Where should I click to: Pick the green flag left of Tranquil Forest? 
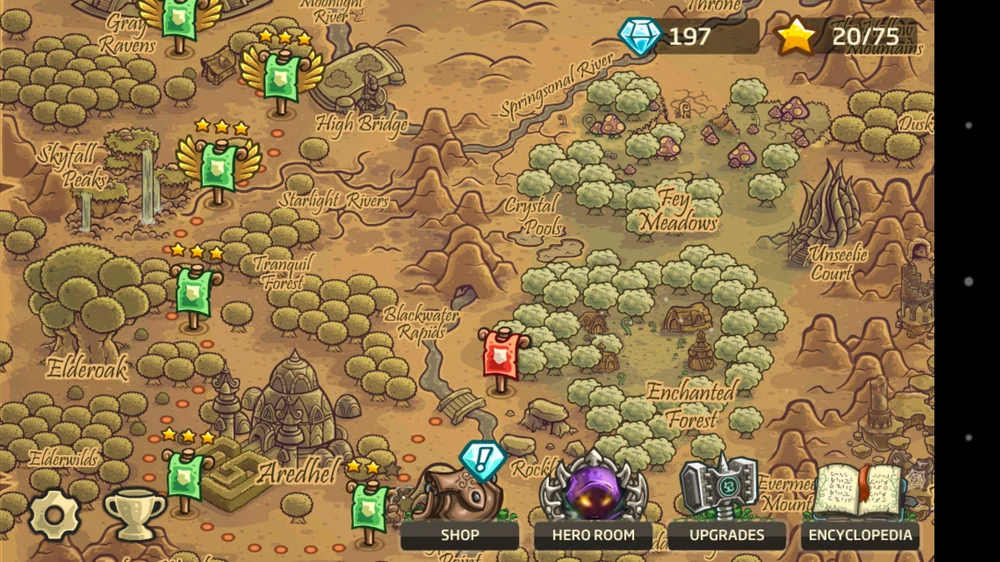(194, 291)
